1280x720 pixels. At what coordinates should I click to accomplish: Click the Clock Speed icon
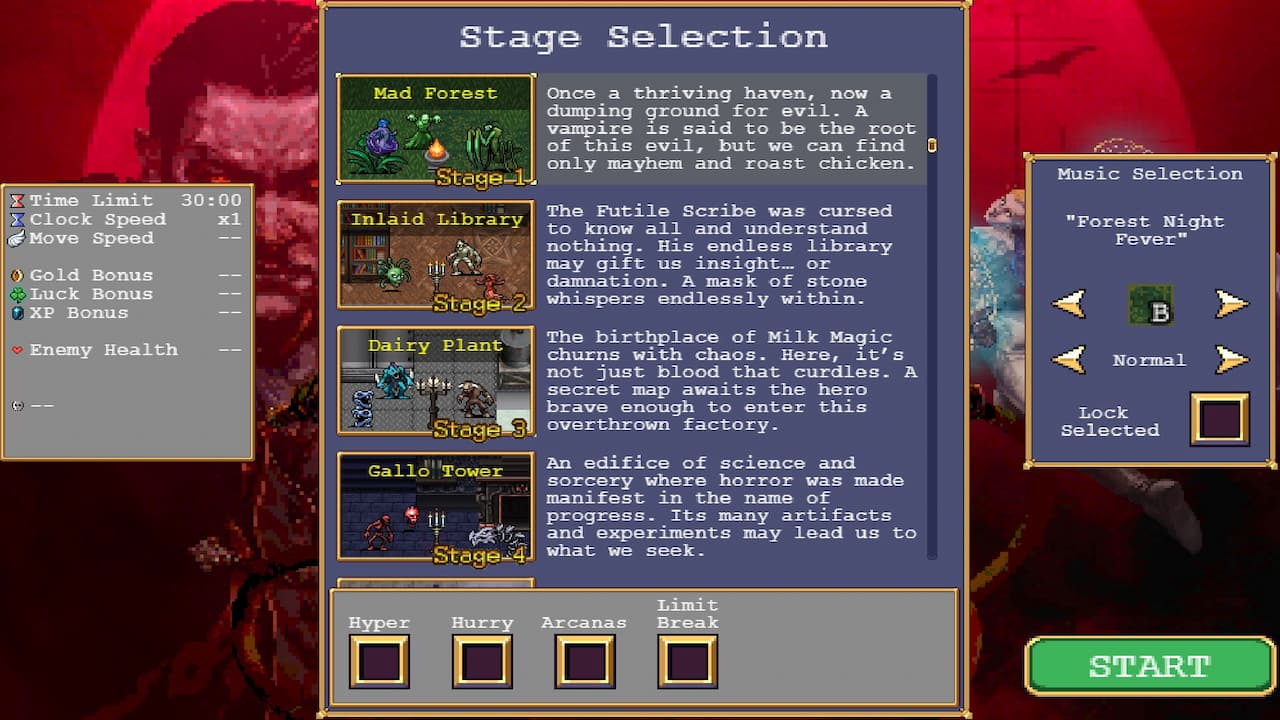coord(16,219)
